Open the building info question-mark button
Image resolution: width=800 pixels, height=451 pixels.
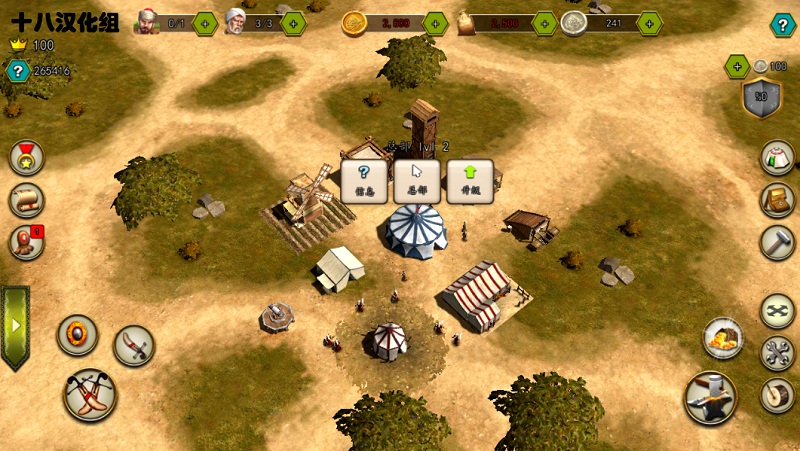click(364, 181)
